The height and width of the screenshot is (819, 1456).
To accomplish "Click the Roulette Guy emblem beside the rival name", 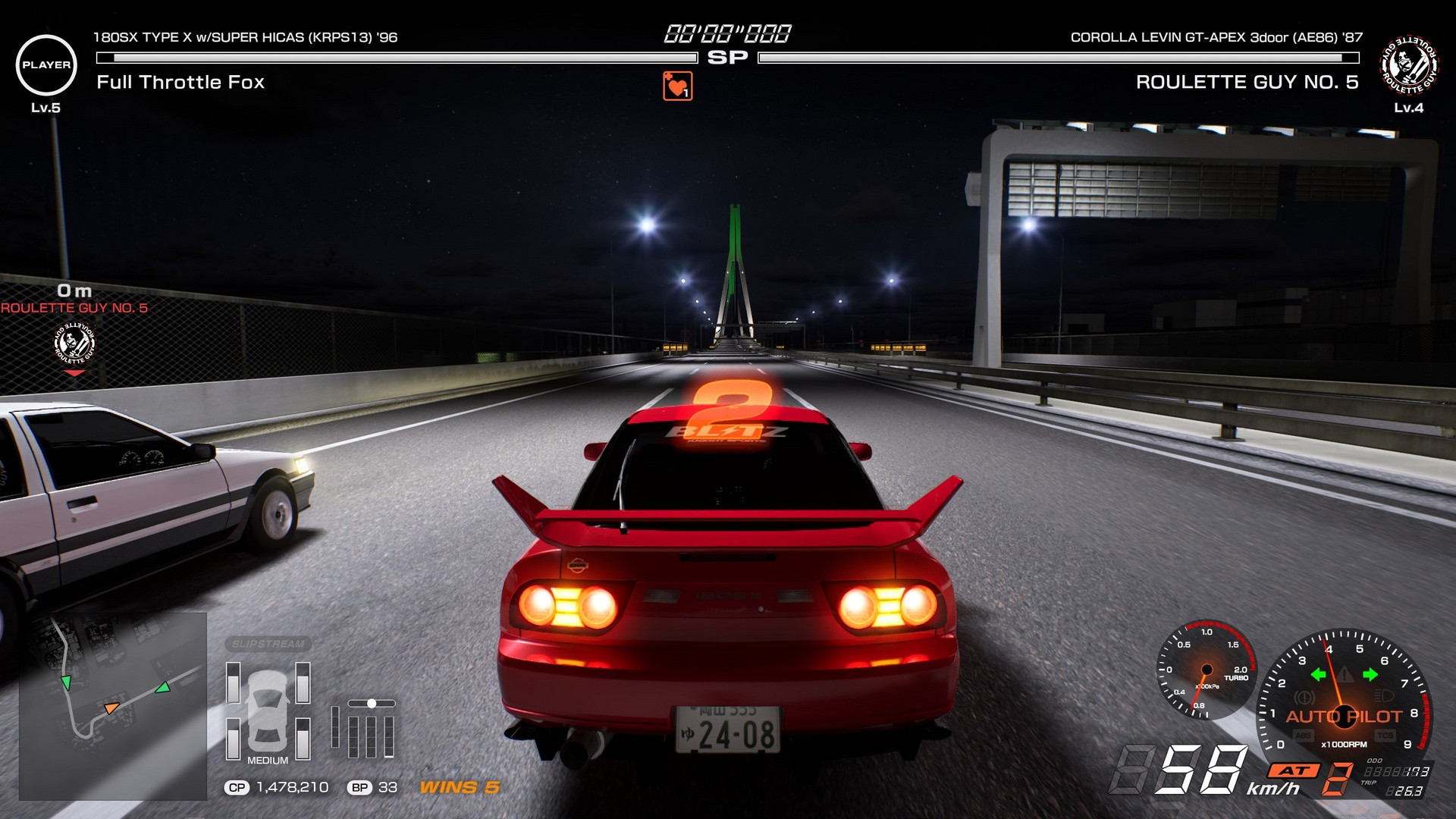I will click(1408, 65).
